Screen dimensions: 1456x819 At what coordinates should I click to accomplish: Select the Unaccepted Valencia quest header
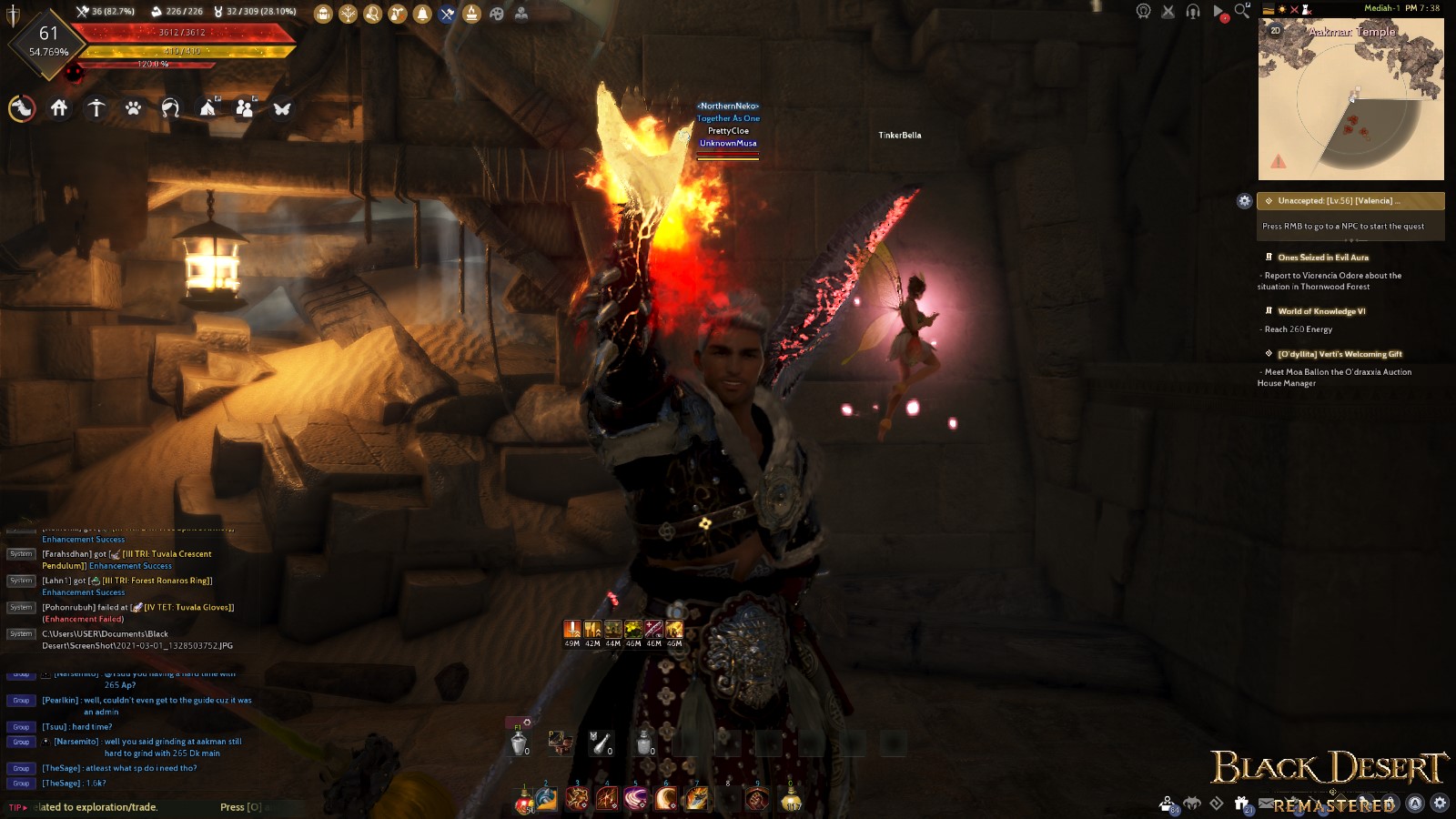1350,201
